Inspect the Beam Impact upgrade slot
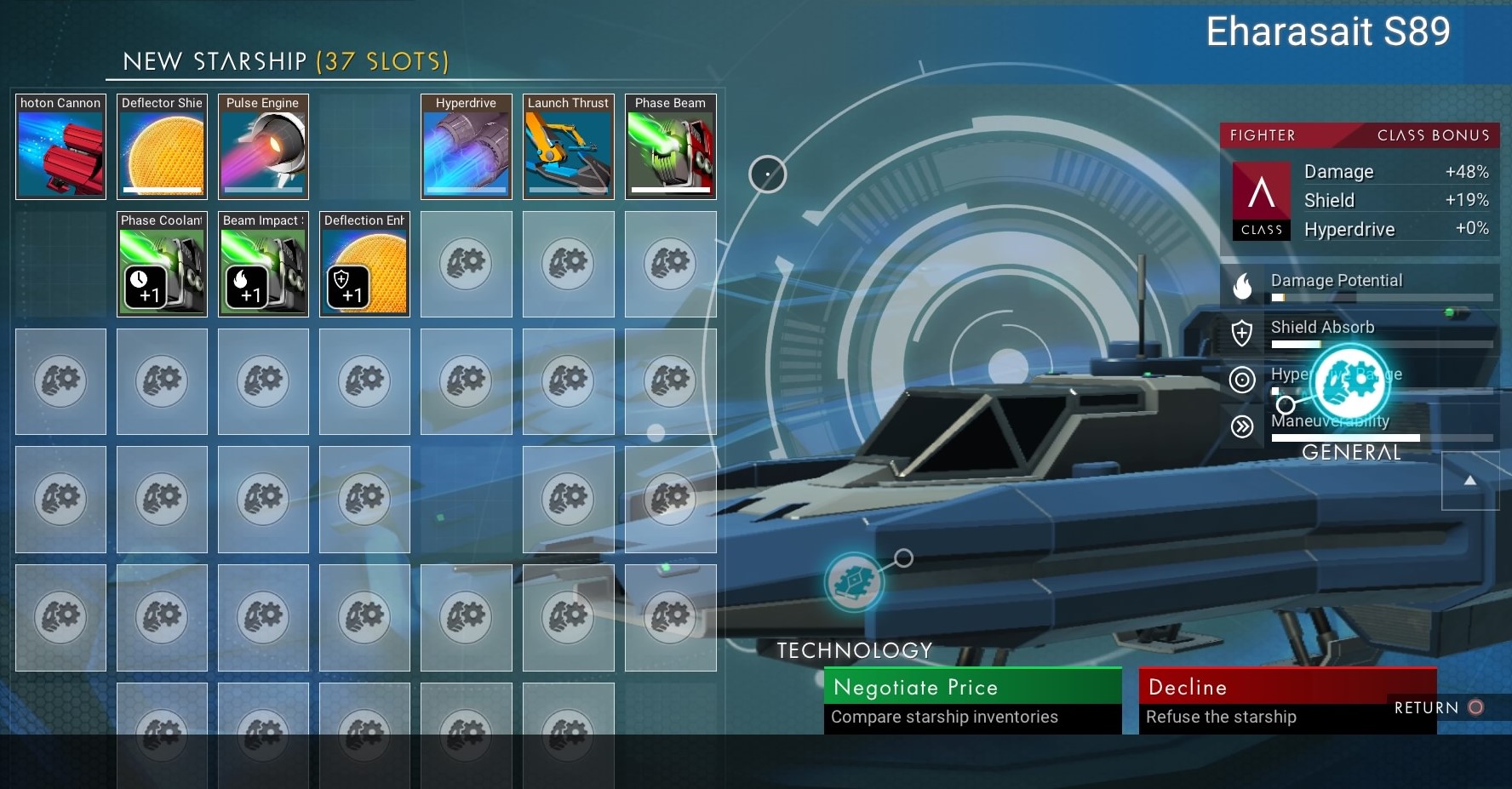Image resolution: width=1512 pixels, height=789 pixels. tap(263, 264)
